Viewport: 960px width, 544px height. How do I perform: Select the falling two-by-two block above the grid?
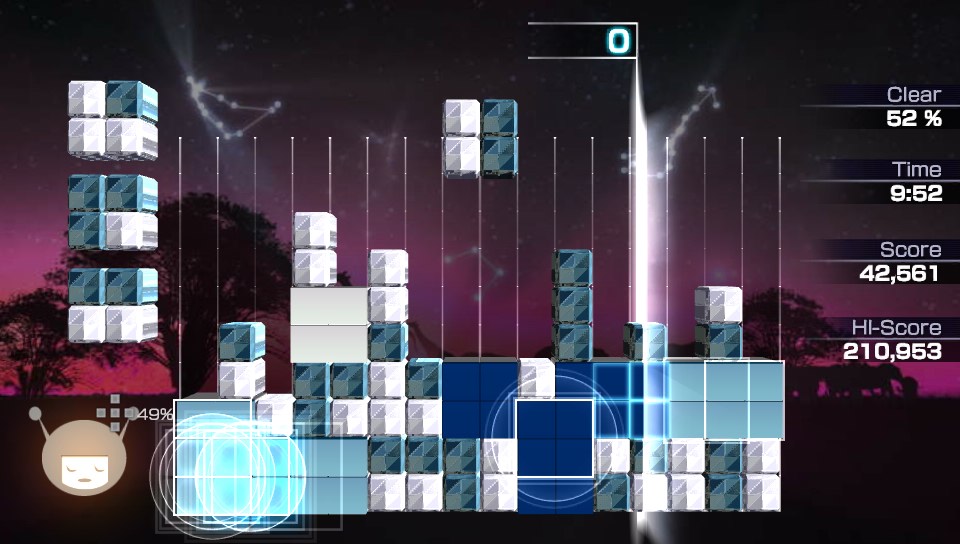pos(480,138)
